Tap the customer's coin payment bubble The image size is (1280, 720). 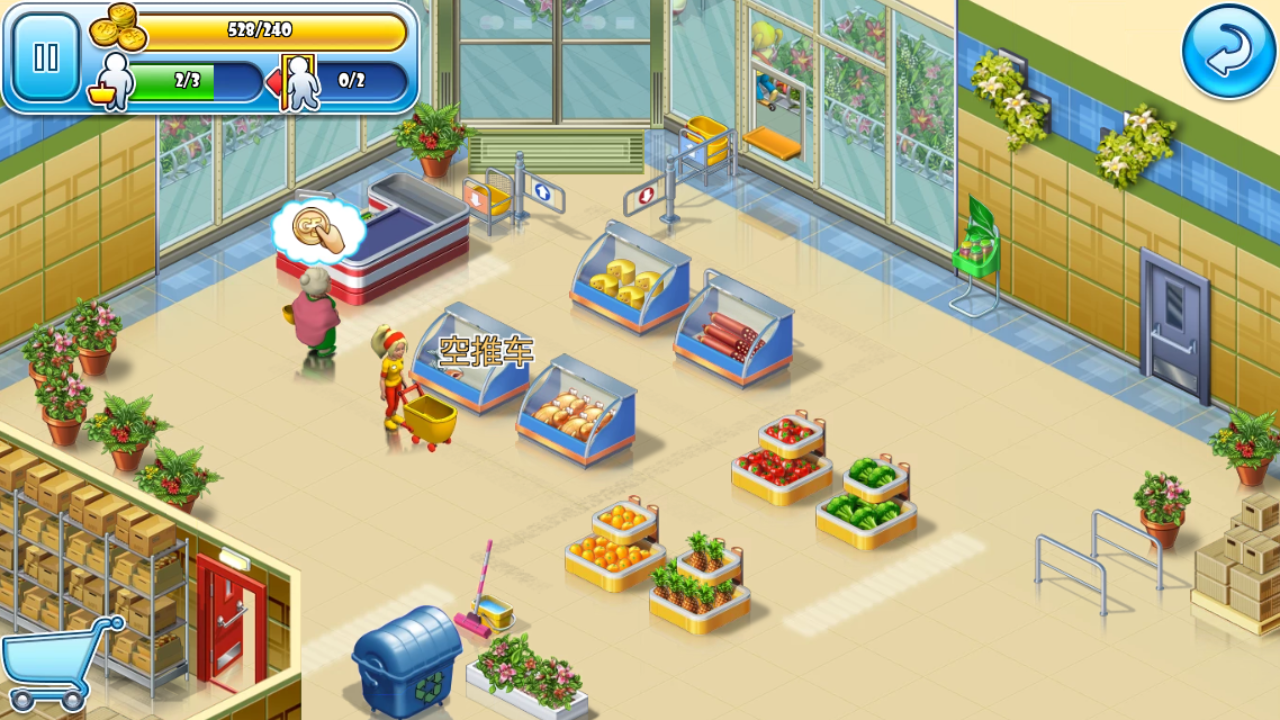pos(318,229)
